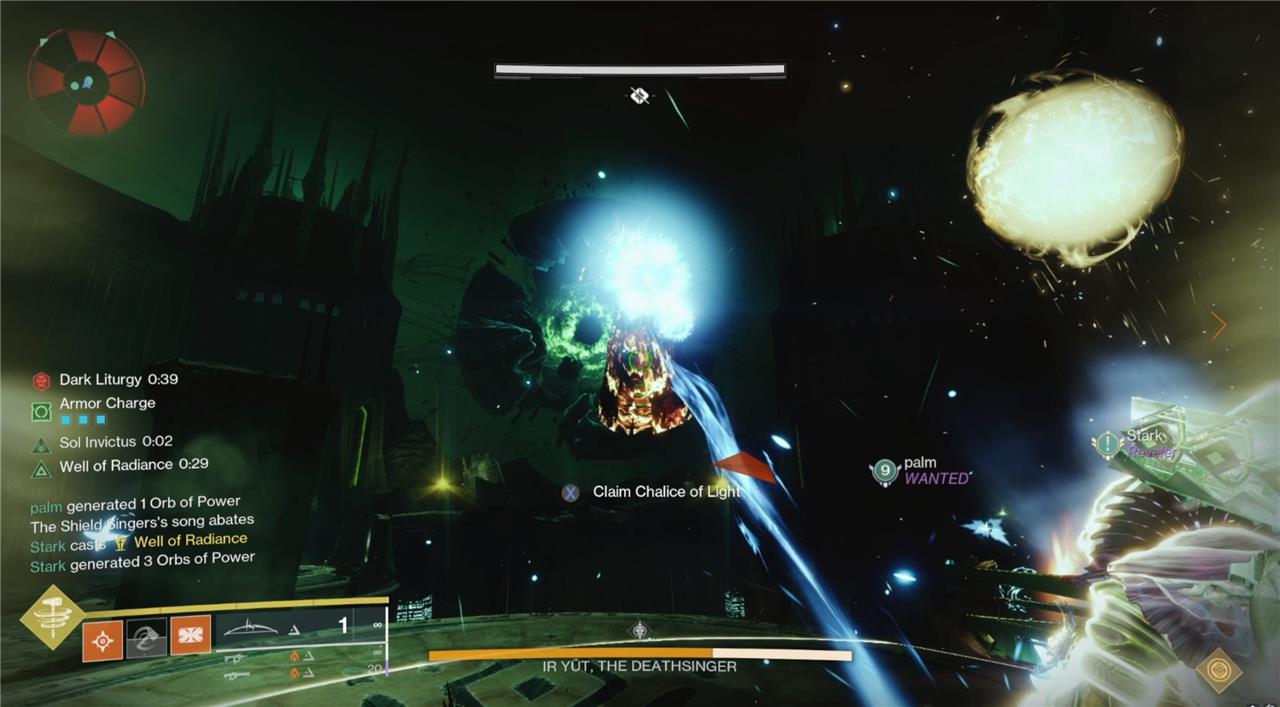Click the boss marker icon under the top bar

[640, 95]
